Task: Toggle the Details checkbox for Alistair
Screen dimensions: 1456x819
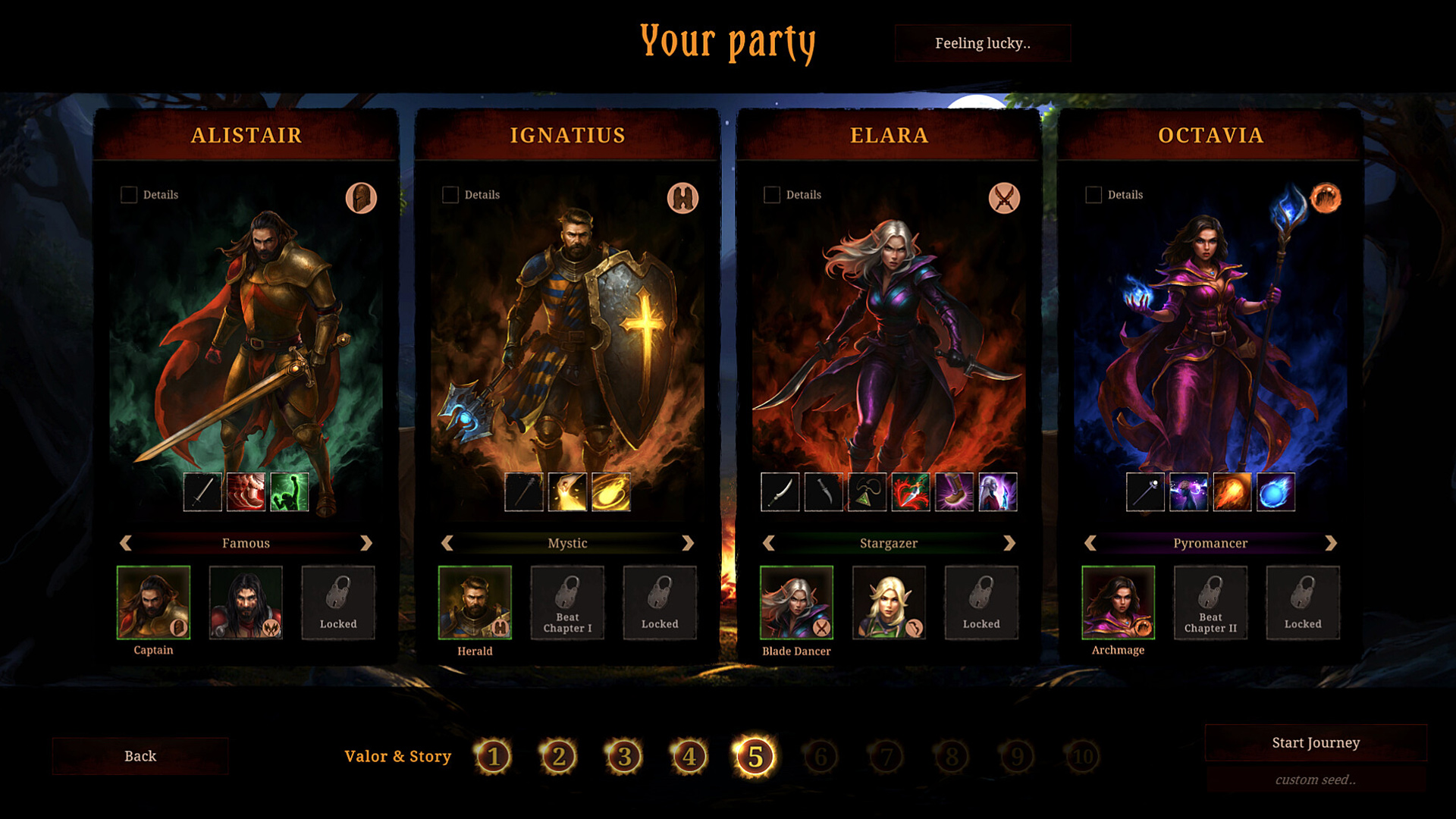Action: click(129, 195)
